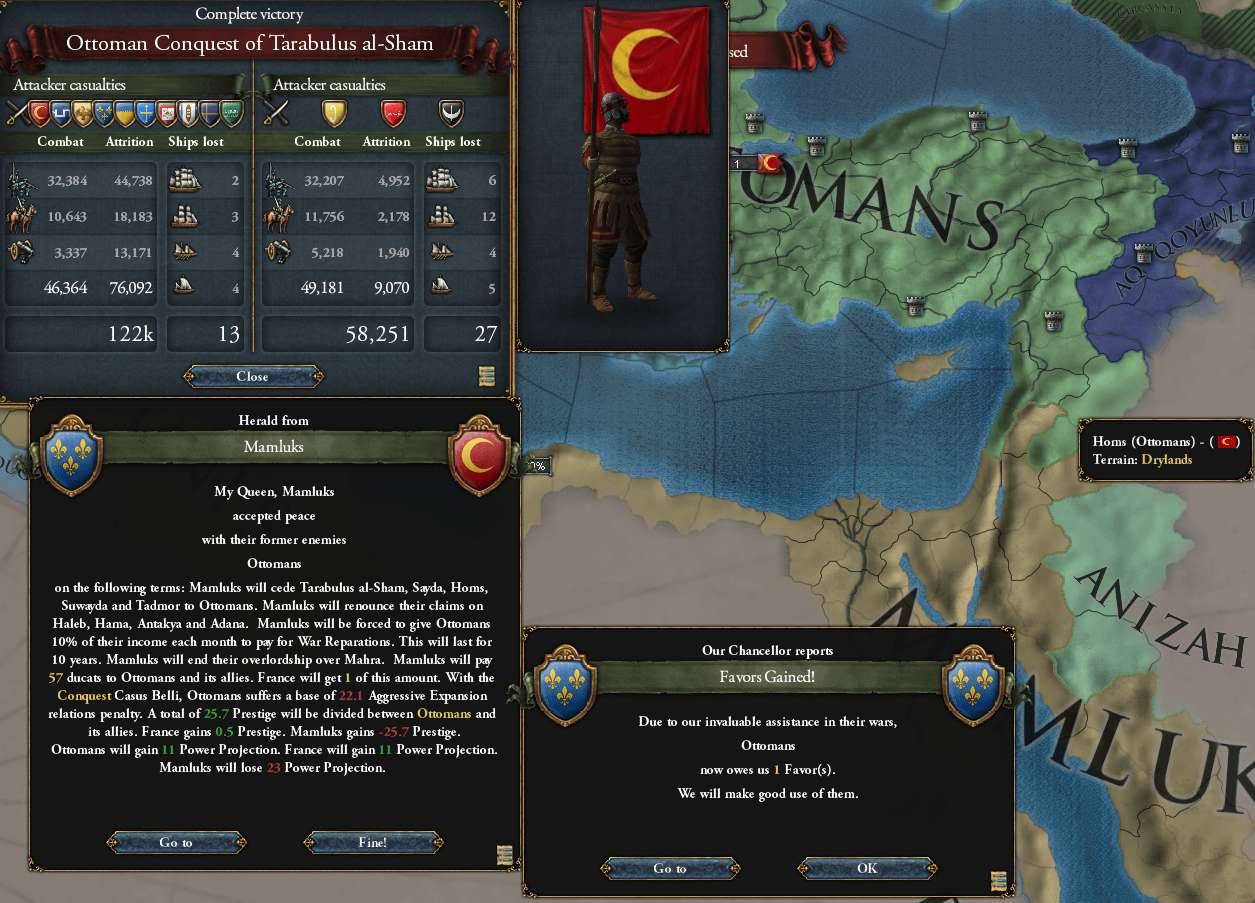The width and height of the screenshot is (1255, 903).
Task: Click the red shield in the right casualties column
Action: point(393,113)
